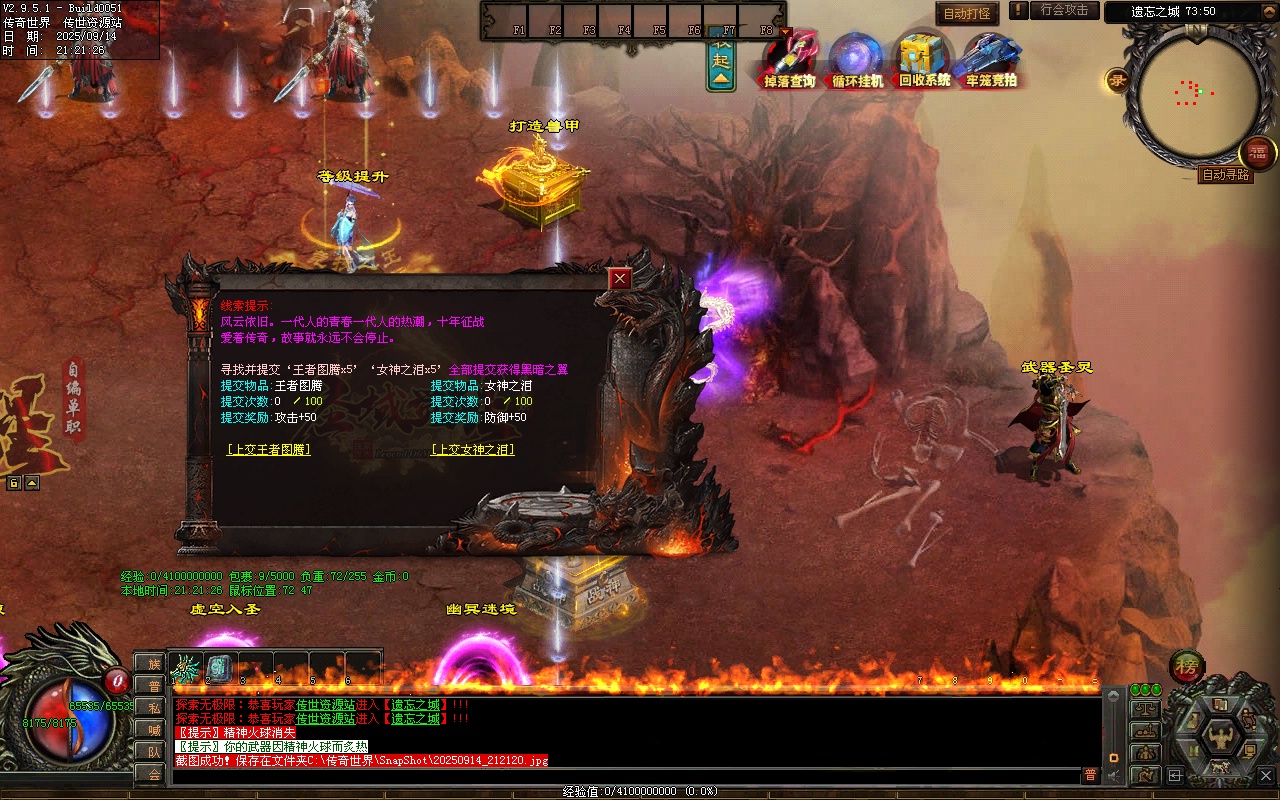Open the 循环挂机 loop idle icon
The image size is (1280, 800).
click(x=857, y=60)
